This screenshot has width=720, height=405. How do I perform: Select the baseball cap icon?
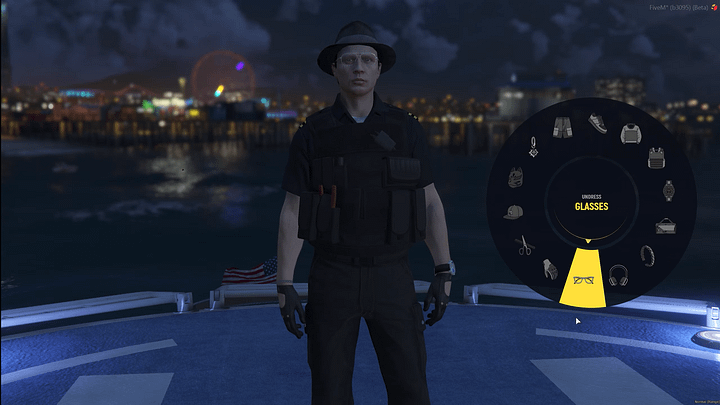(x=512, y=212)
